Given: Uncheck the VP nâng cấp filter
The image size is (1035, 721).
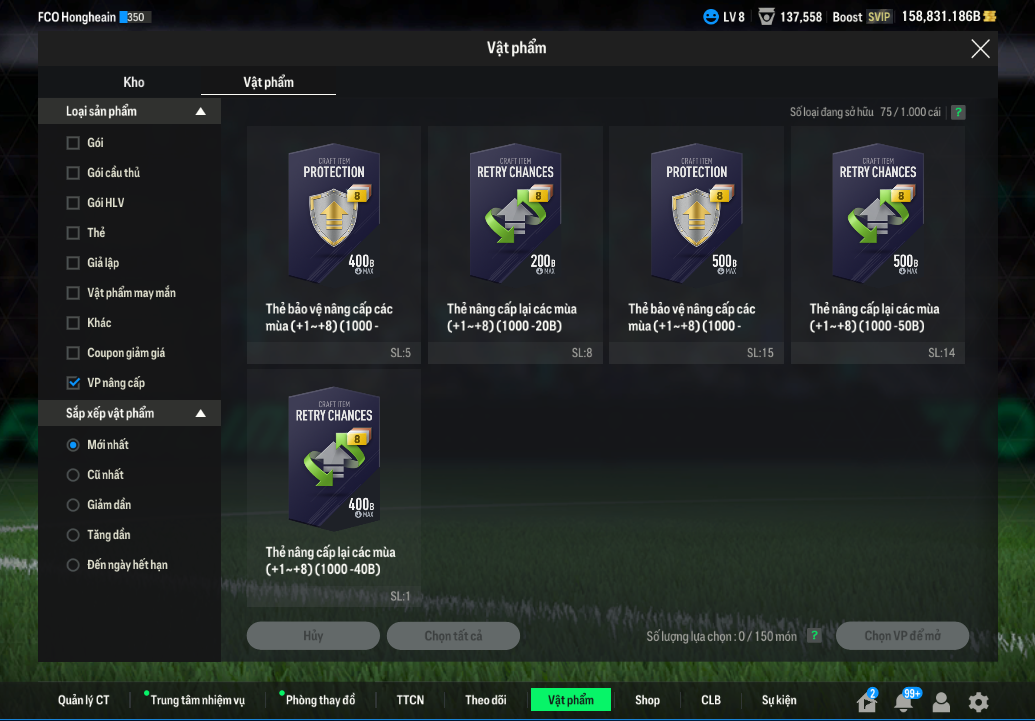Looking at the screenshot, I should coord(73,383).
